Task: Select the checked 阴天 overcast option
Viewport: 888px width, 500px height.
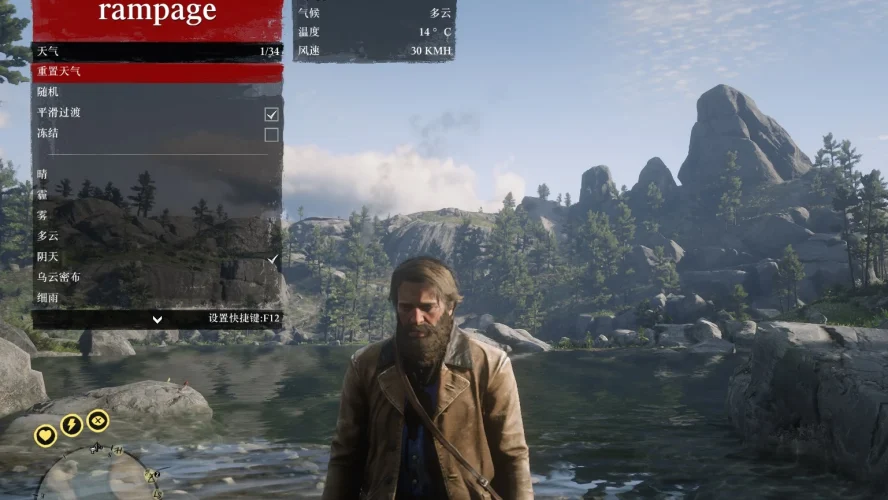Action: tap(157, 257)
